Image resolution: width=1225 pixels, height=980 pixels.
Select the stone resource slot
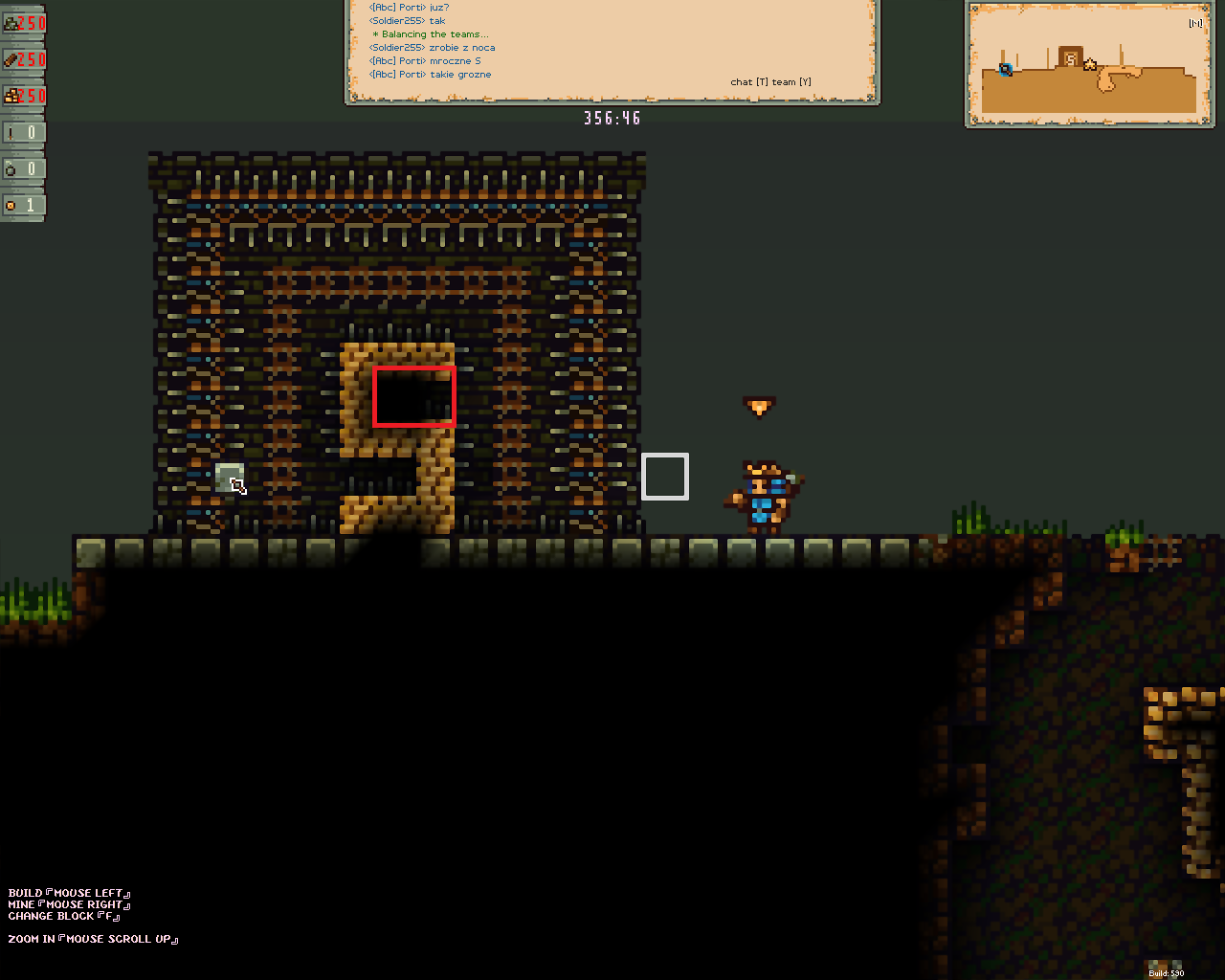pyautogui.click(x=23, y=23)
